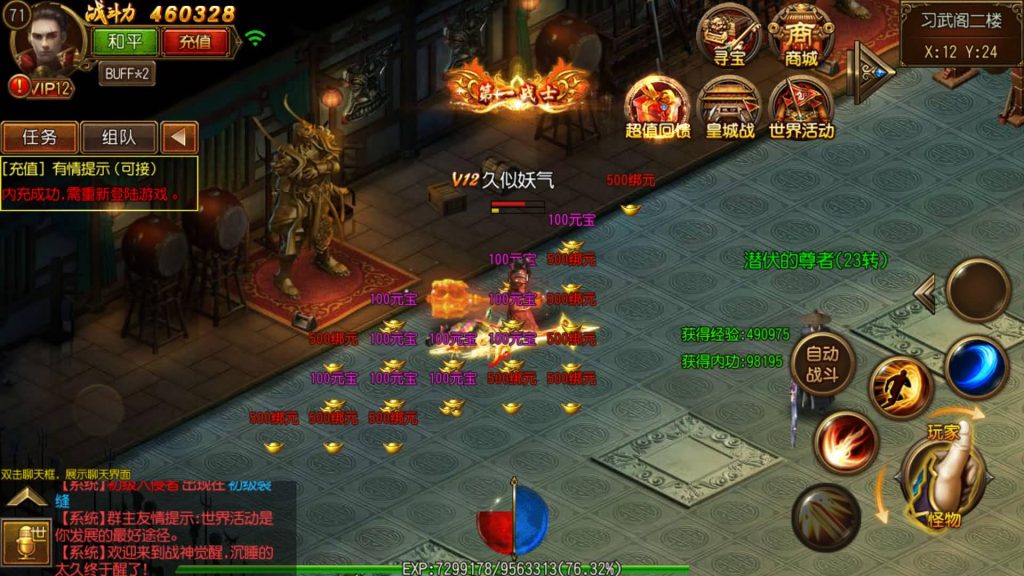Collapse the quest panel with arrow button

click(x=179, y=137)
